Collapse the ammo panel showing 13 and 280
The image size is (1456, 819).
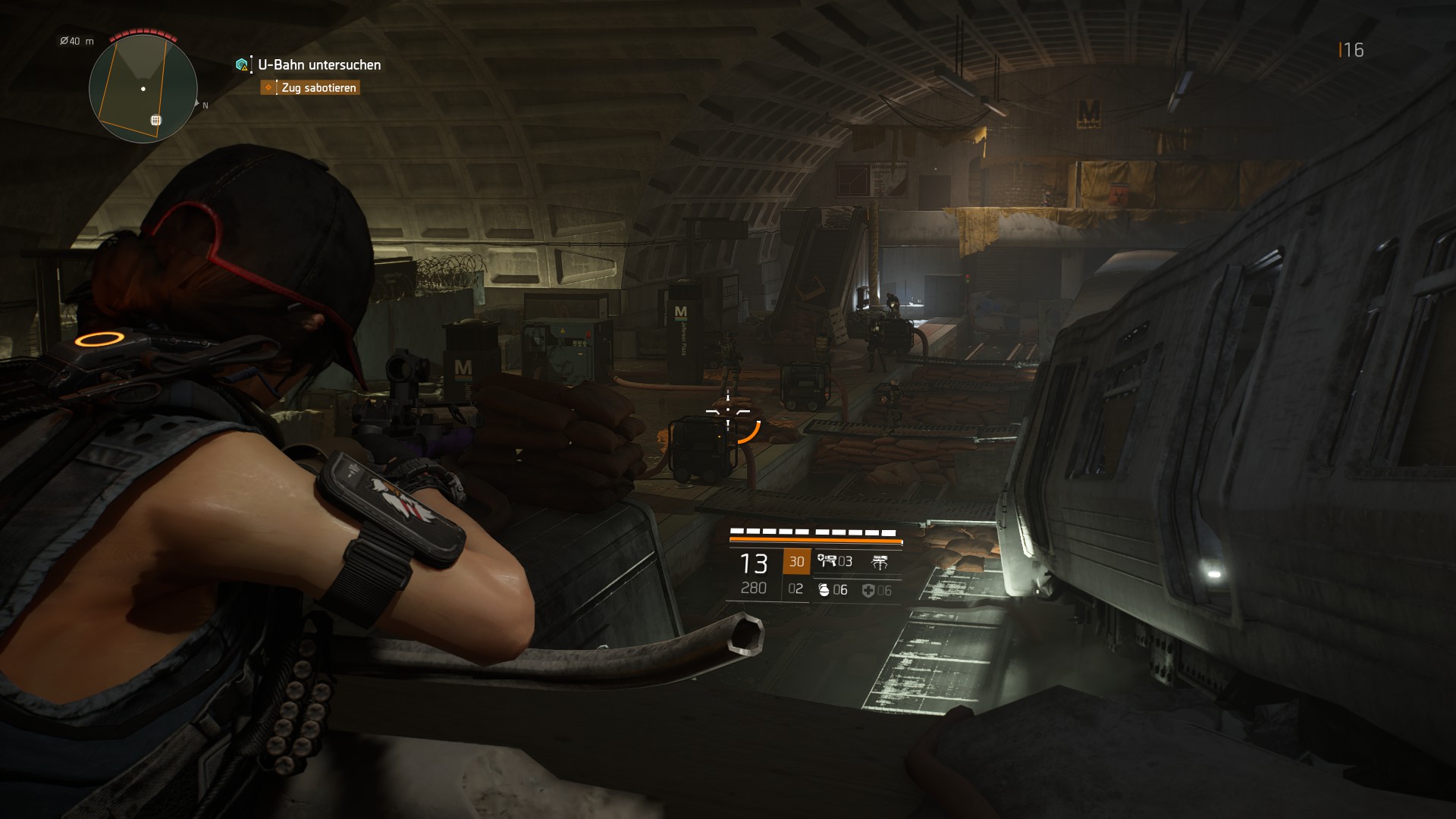coord(755,574)
